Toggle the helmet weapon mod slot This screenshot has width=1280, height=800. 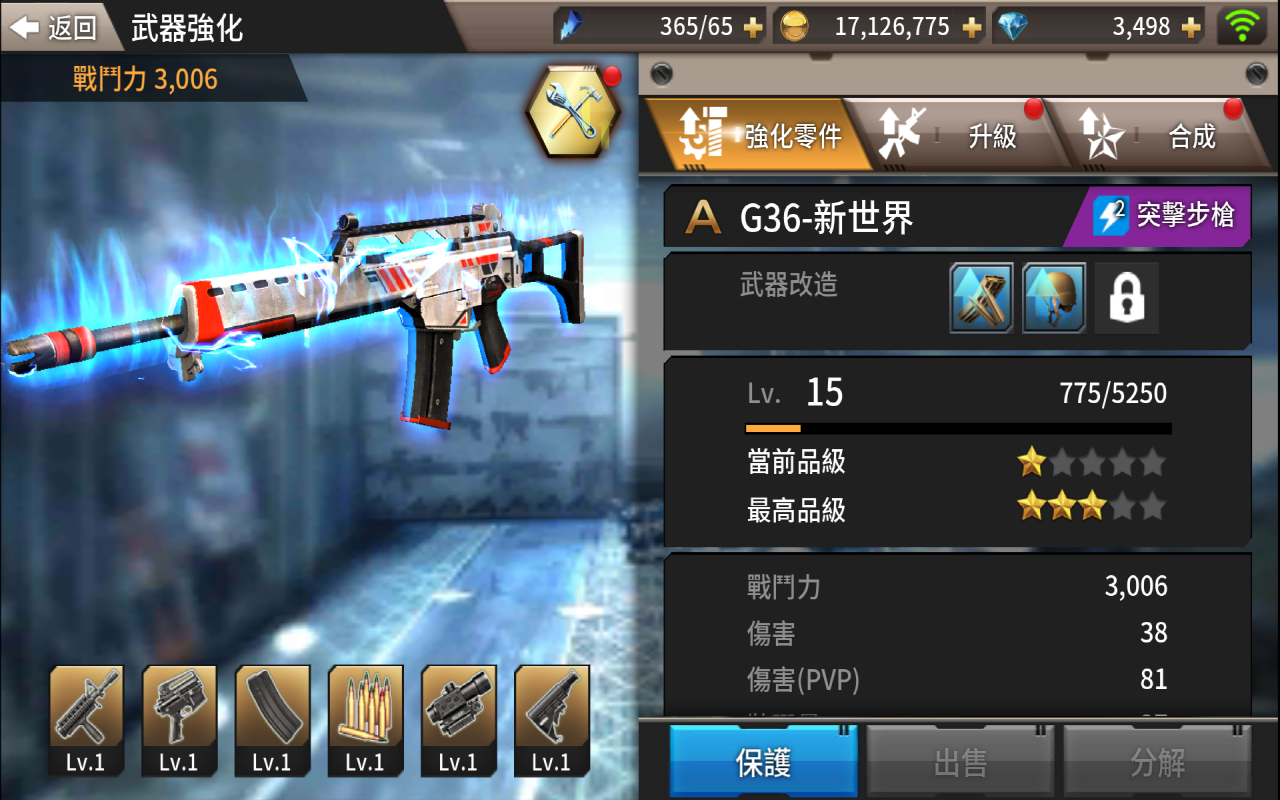[x=1053, y=298]
